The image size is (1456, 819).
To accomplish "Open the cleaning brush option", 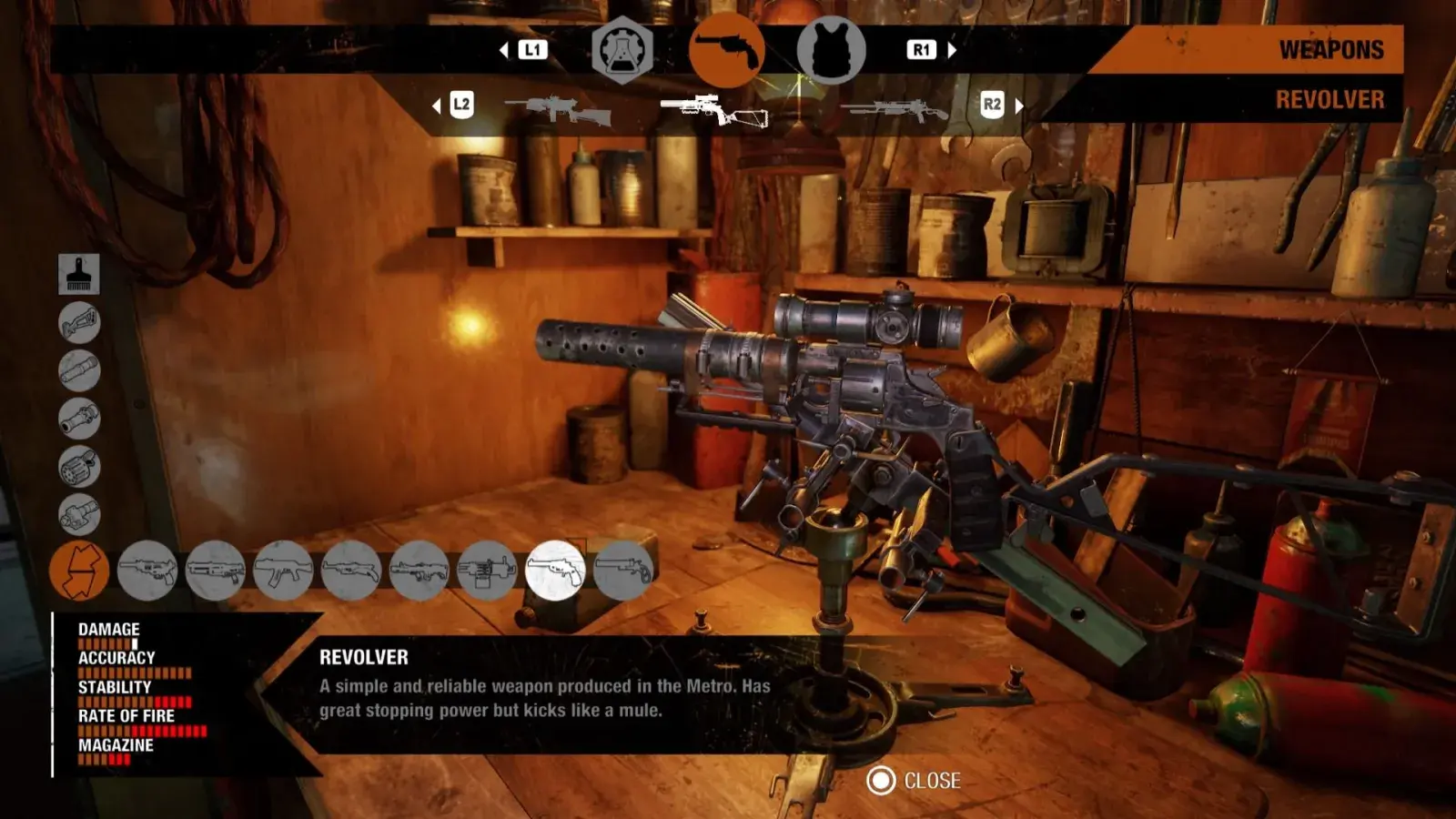I will click(79, 274).
